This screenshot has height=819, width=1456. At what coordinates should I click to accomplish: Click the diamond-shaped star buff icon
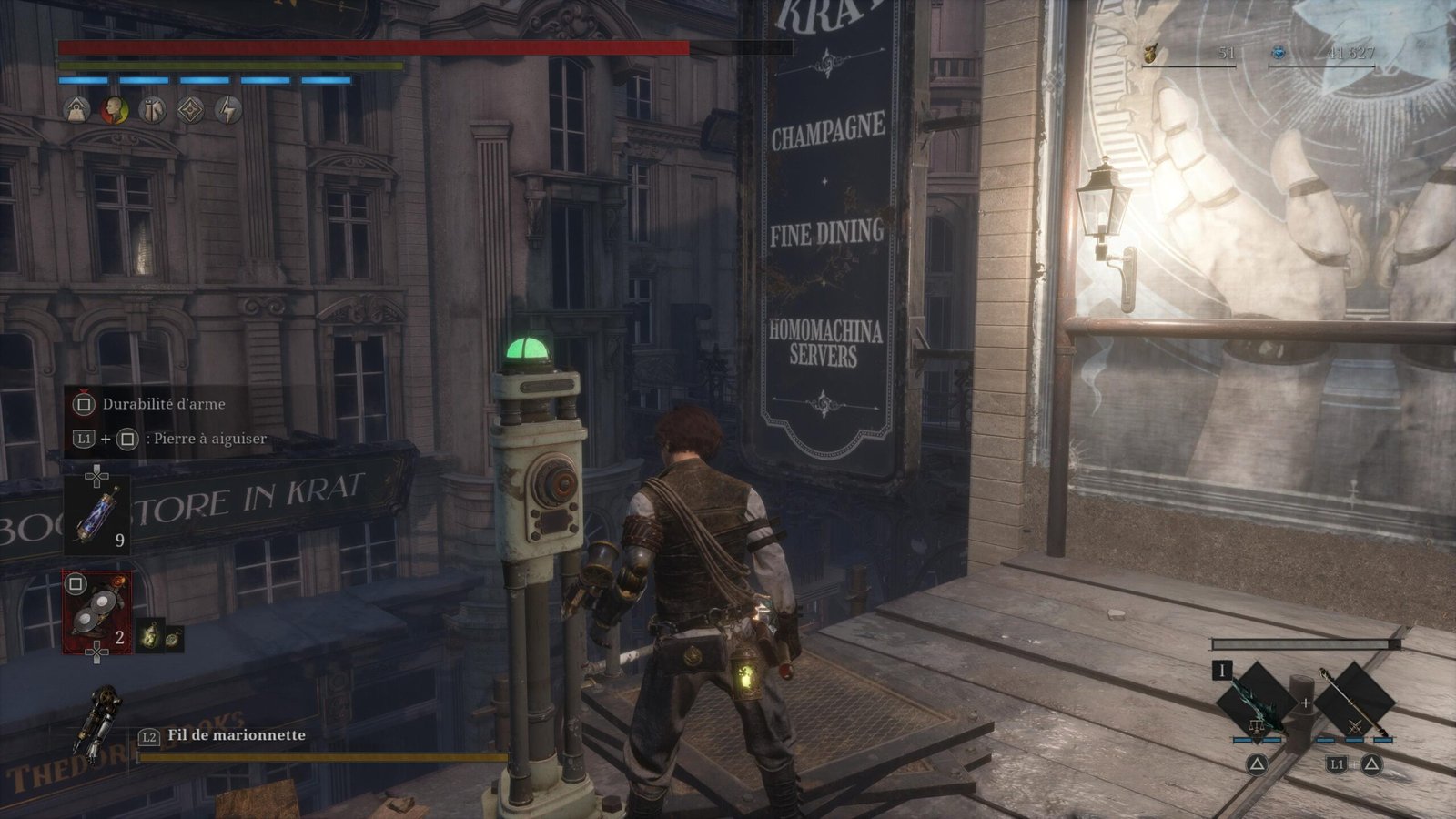190,110
